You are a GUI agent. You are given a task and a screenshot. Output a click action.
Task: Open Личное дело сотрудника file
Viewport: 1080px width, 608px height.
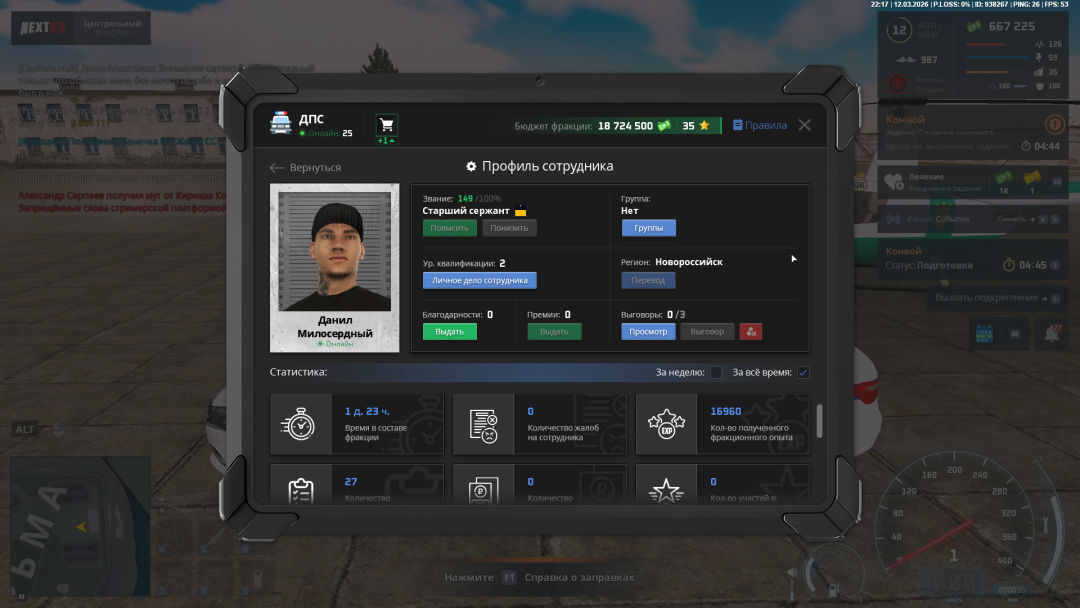479,281
